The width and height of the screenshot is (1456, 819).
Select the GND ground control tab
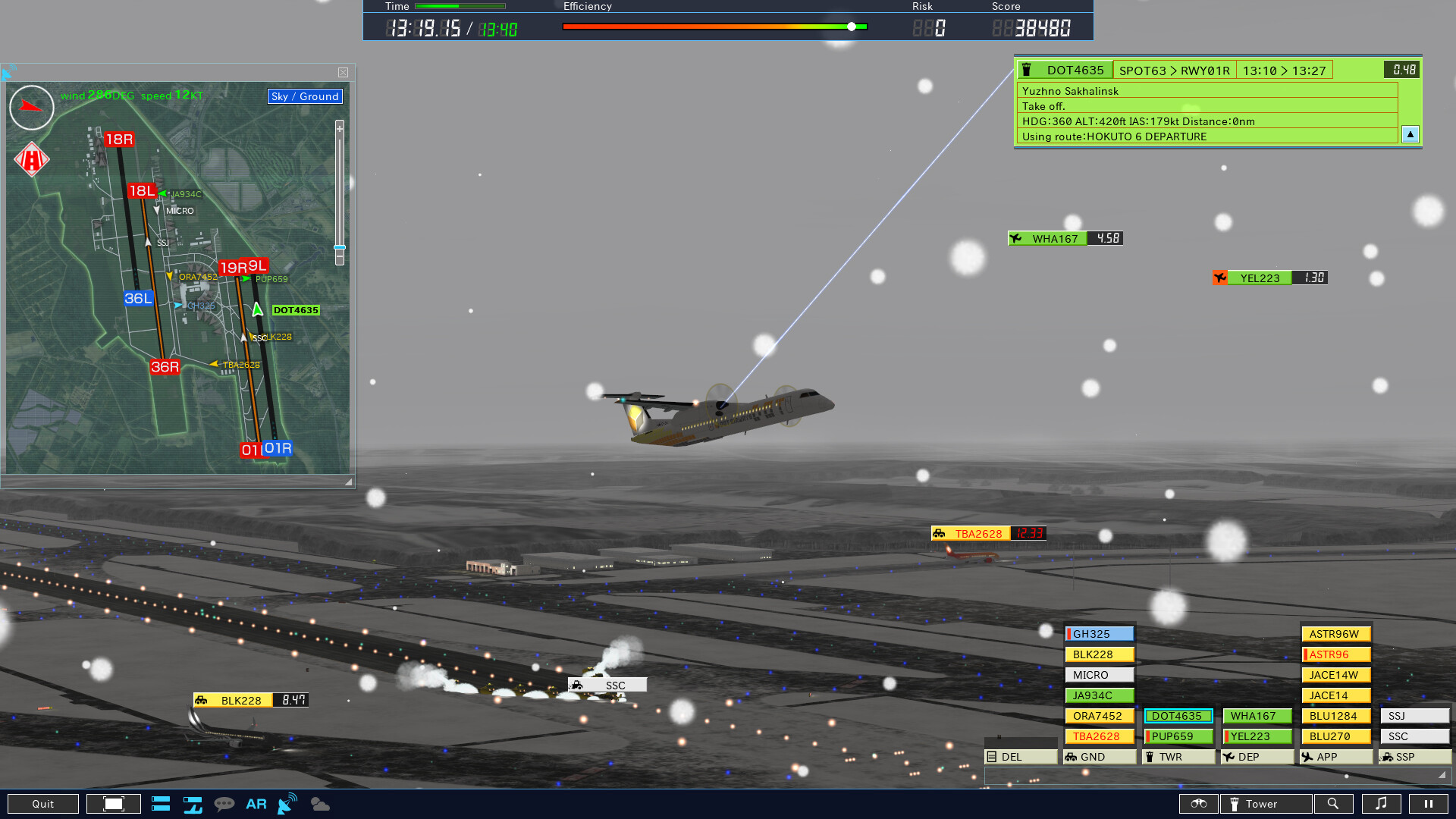click(x=1098, y=757)
